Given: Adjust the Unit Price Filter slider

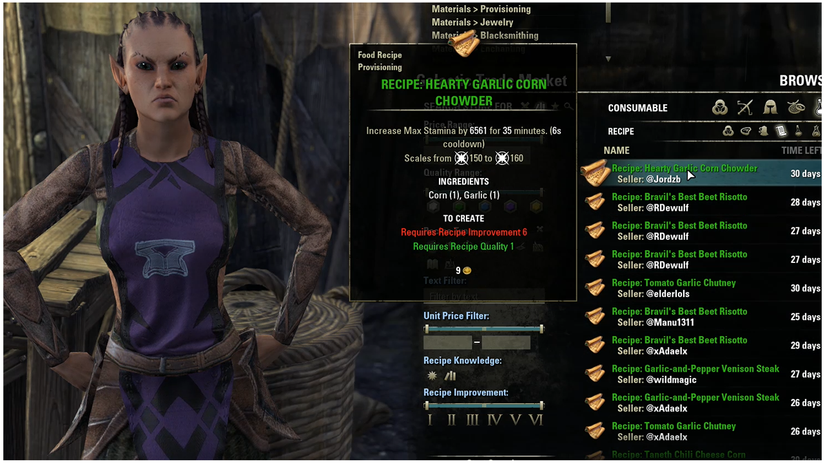Looking at the screenshot, I should point(483,328).
